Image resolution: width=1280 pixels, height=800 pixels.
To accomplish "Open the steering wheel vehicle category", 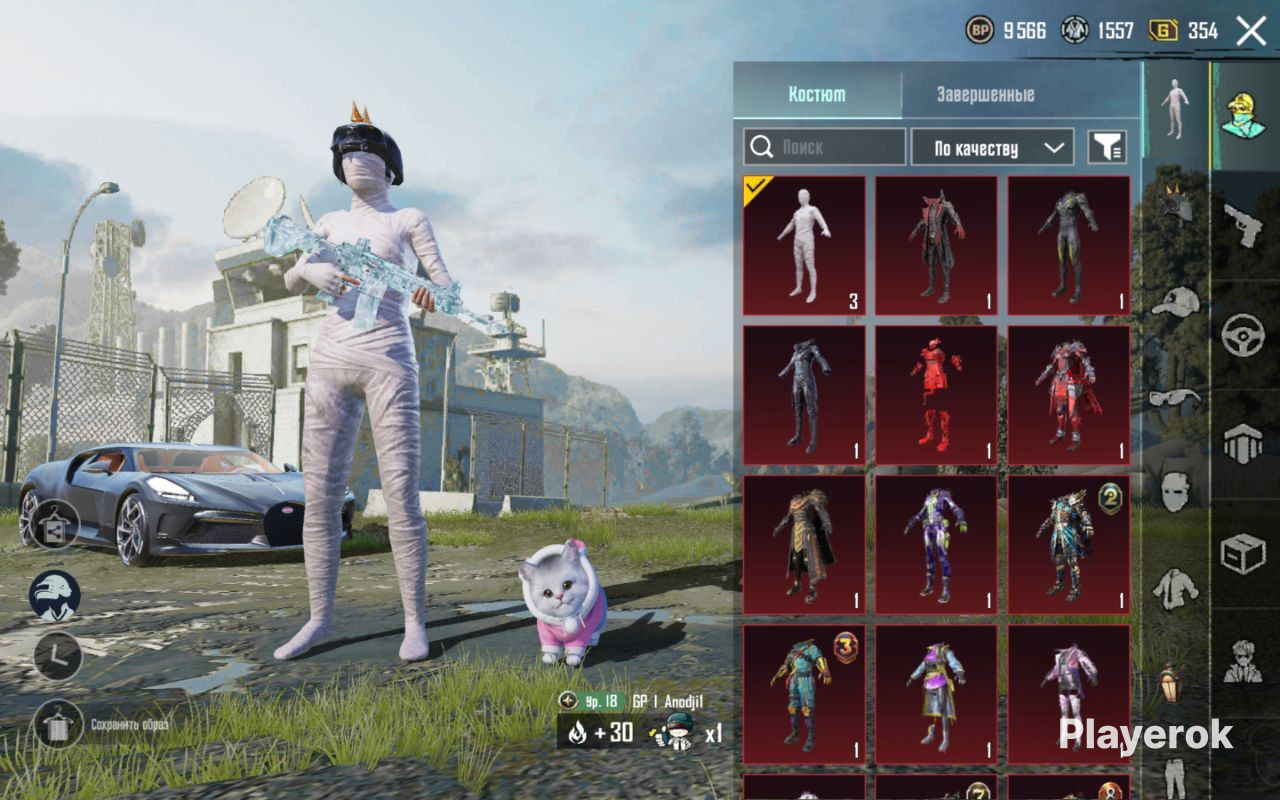I will tap(1244, 335).
